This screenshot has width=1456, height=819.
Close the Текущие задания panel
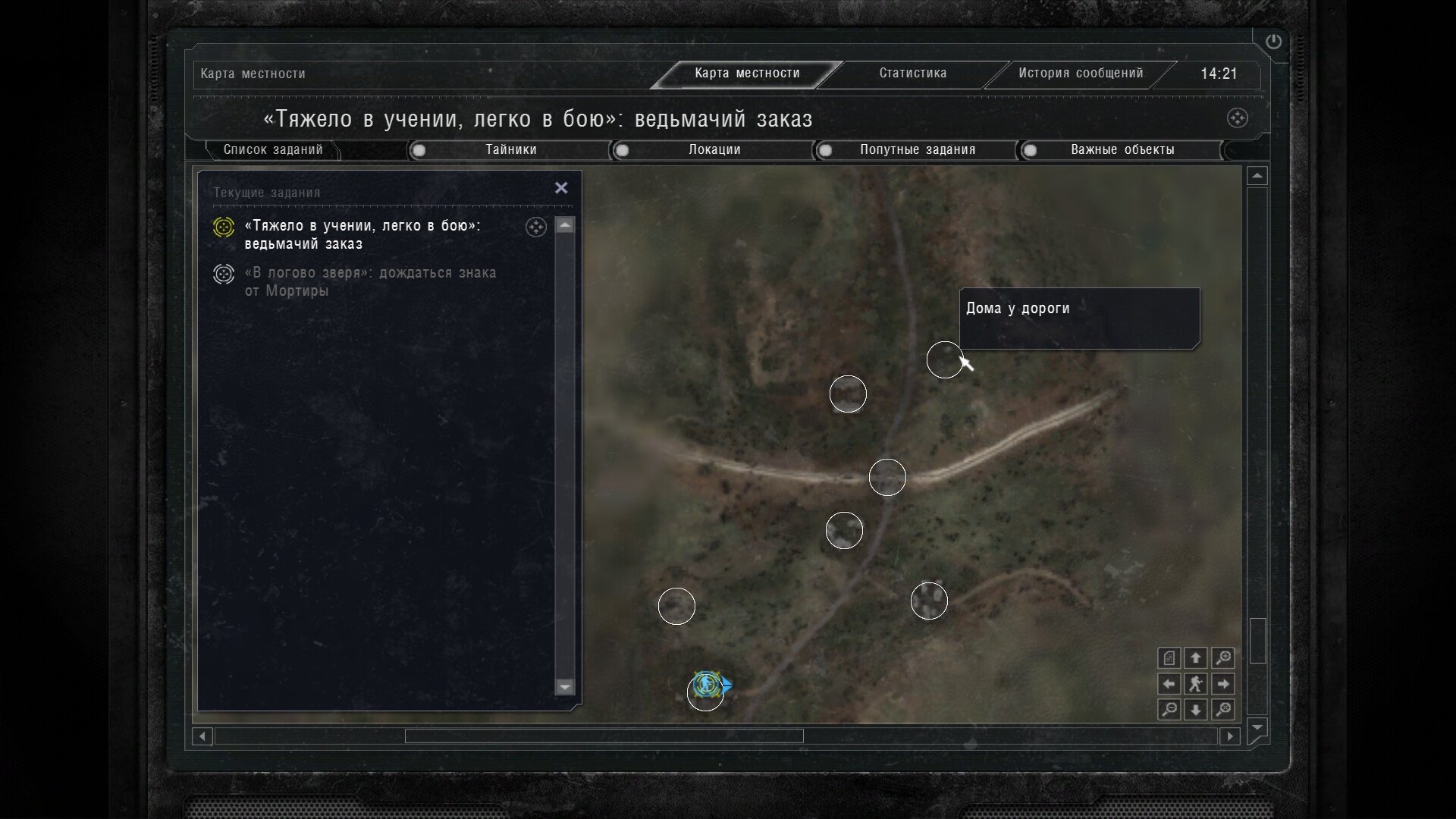tap(561, 188)
